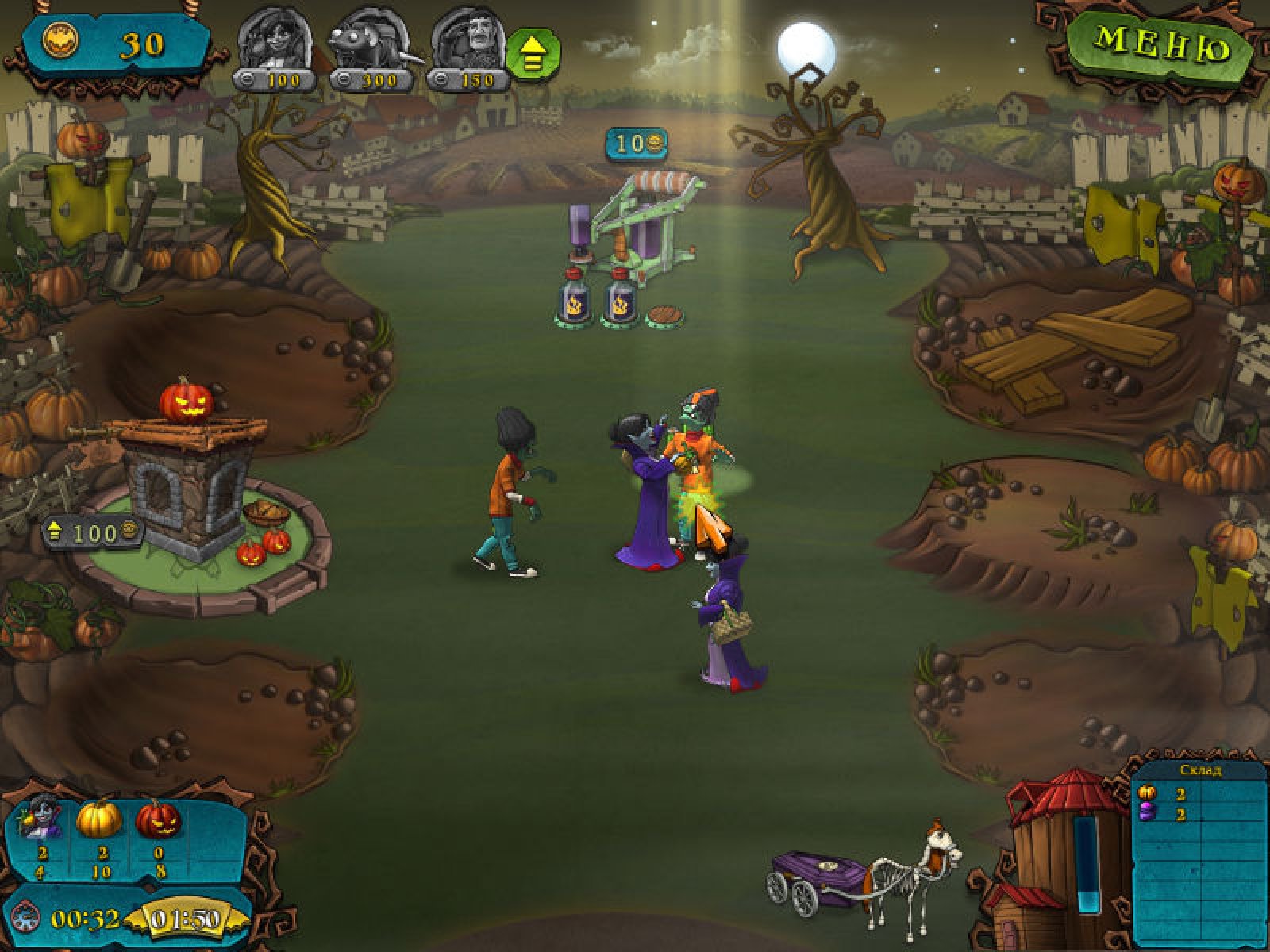Viewport: 1270px width, 952px height.
Task: Click the 10-coin price tag above the machine
Action: coord(637,144)
